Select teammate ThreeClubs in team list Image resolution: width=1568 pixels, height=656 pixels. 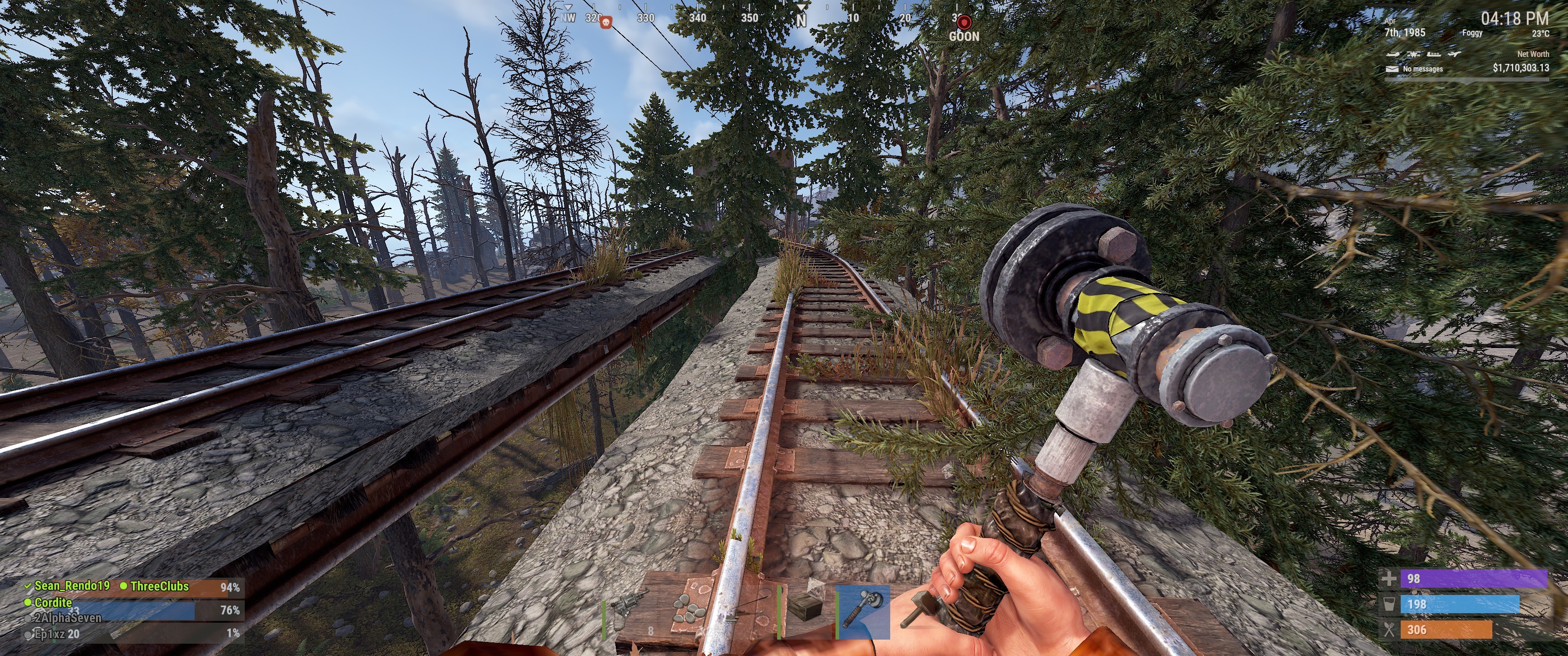click(160, 586)
